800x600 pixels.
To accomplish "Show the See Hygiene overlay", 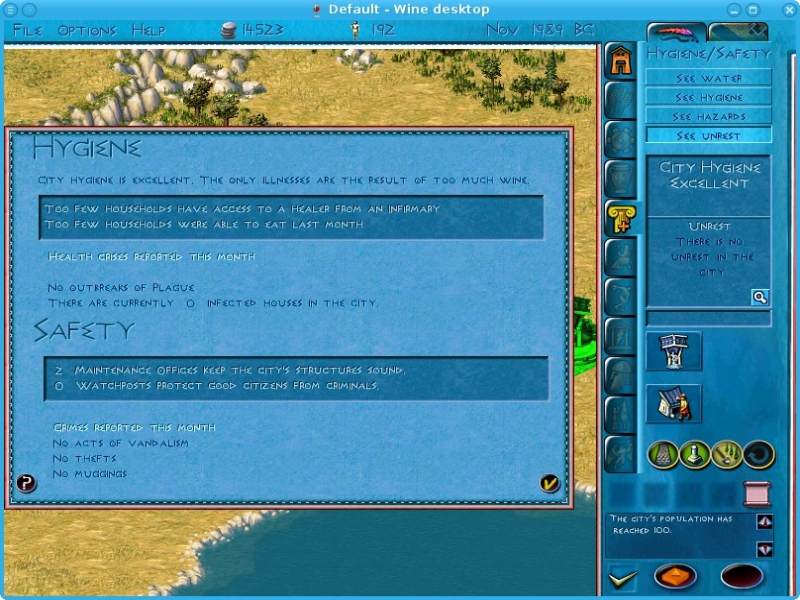I will pos(708,97).
